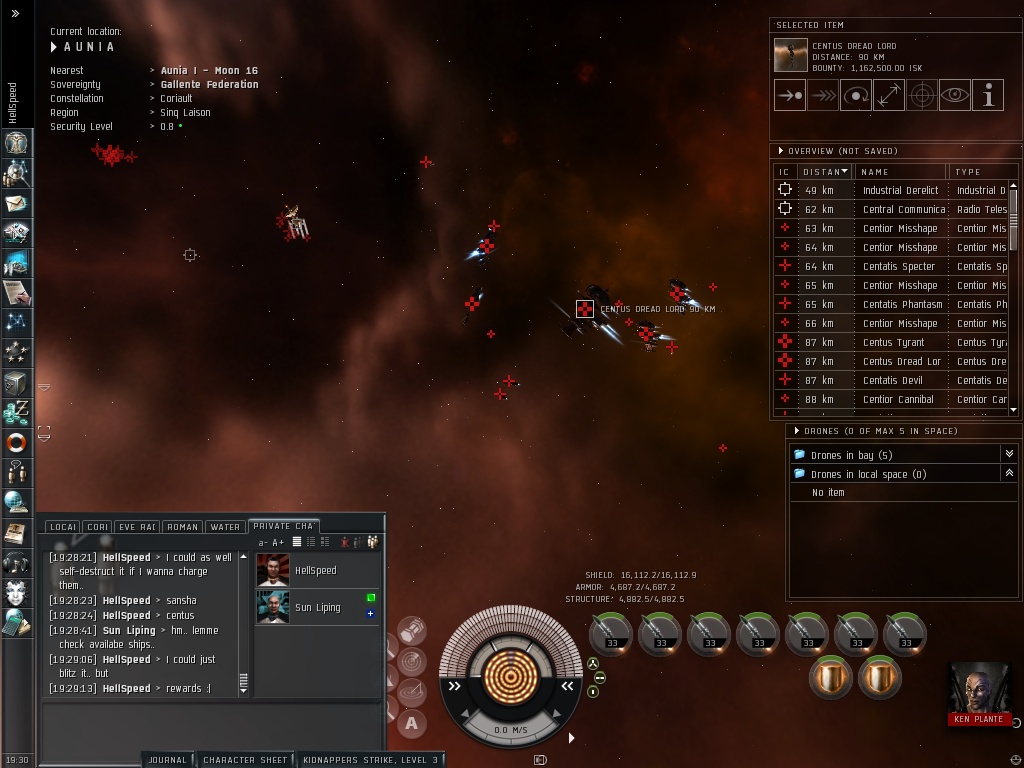Keep at range from selected target
The width and height of the screenshot is (1024, 768).
click(x=888, y=96)
